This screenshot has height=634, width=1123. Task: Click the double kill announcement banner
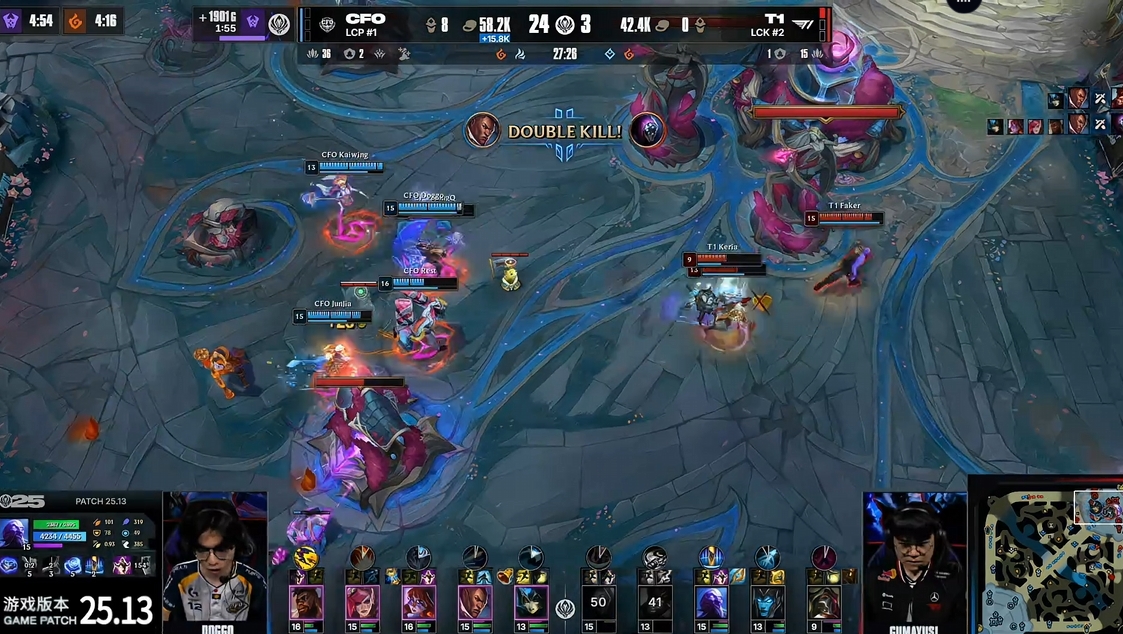pyautogui.click(x=565, y=131)
